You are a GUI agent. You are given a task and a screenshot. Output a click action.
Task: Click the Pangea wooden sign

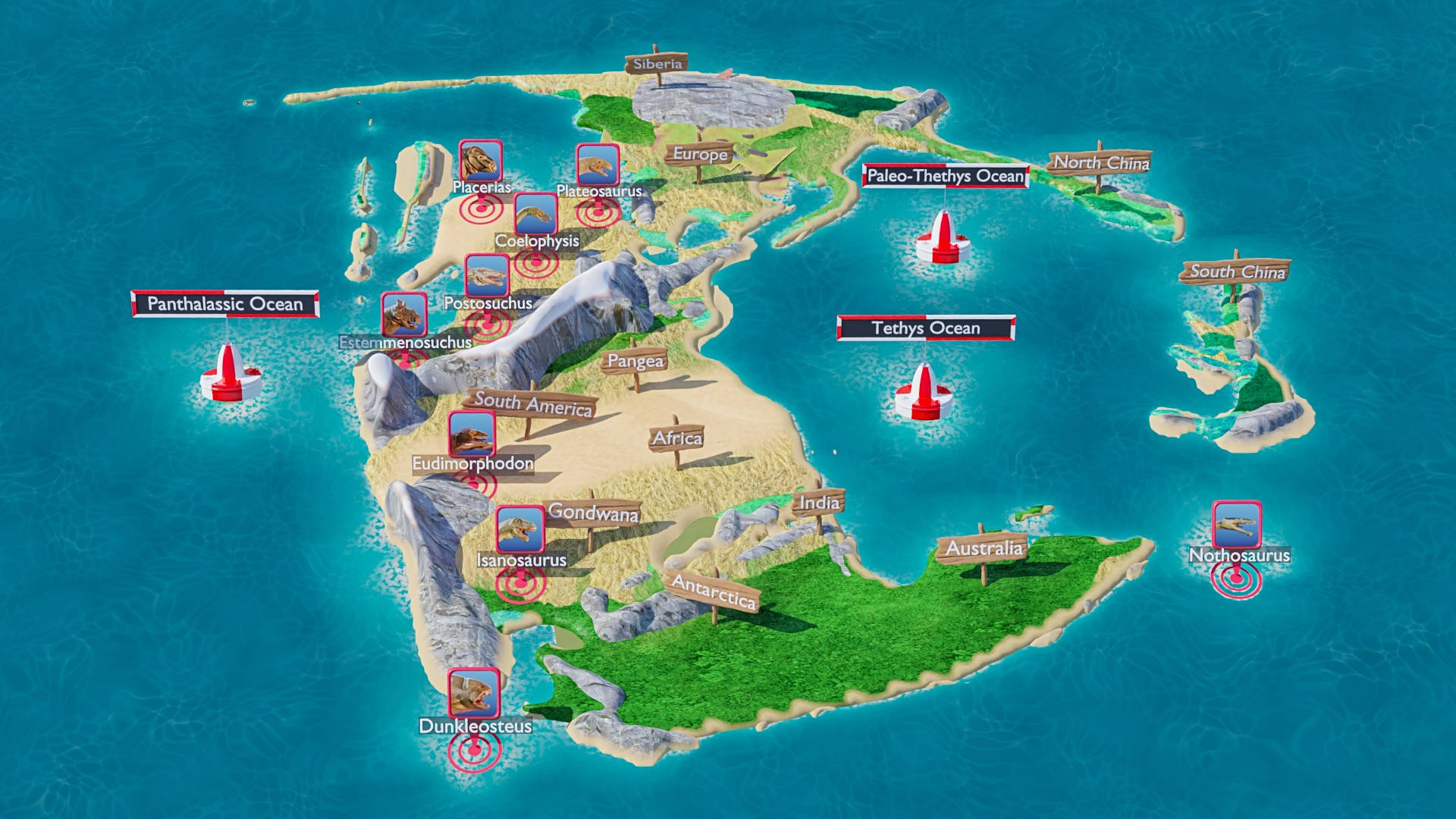(635, 361)
